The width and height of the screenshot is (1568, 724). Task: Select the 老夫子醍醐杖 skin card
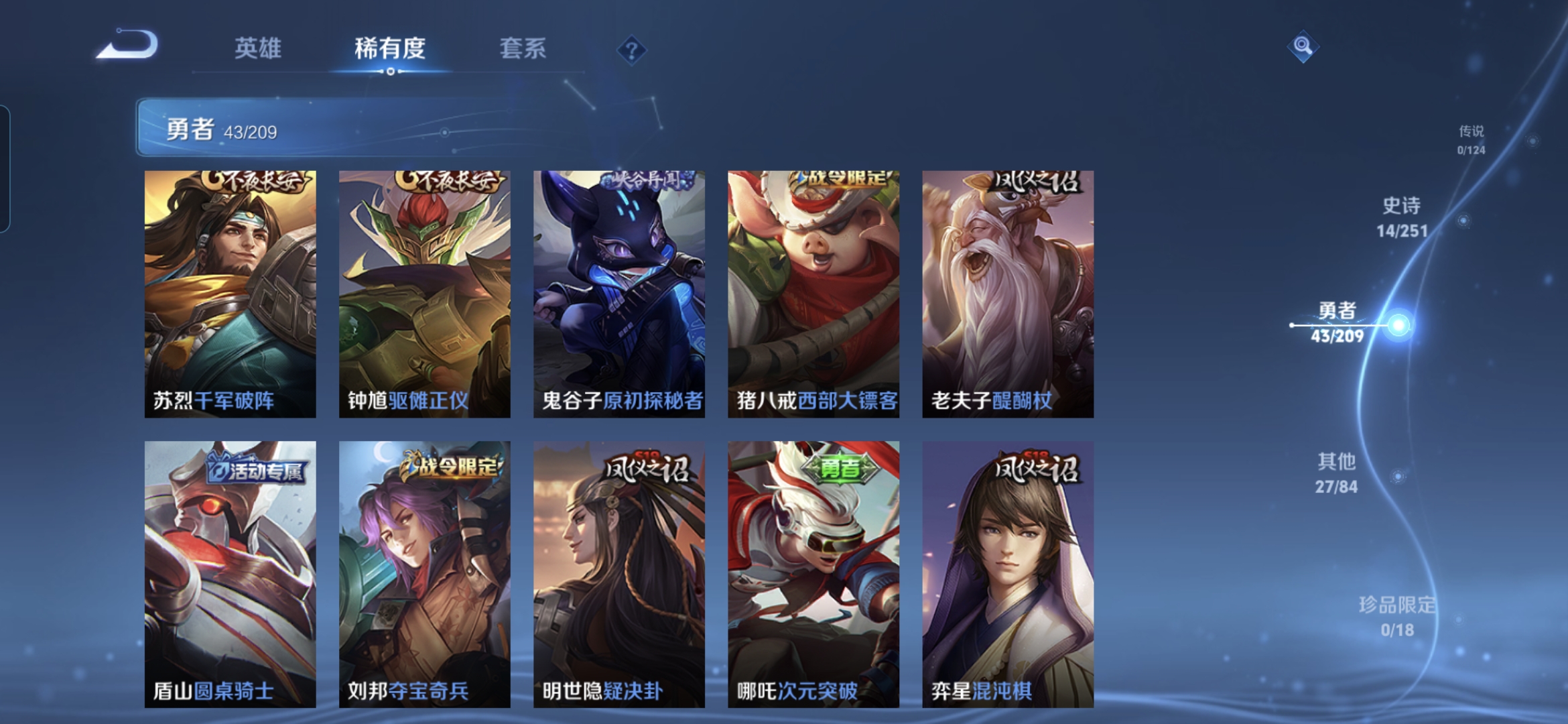(x=1008, y=294)
